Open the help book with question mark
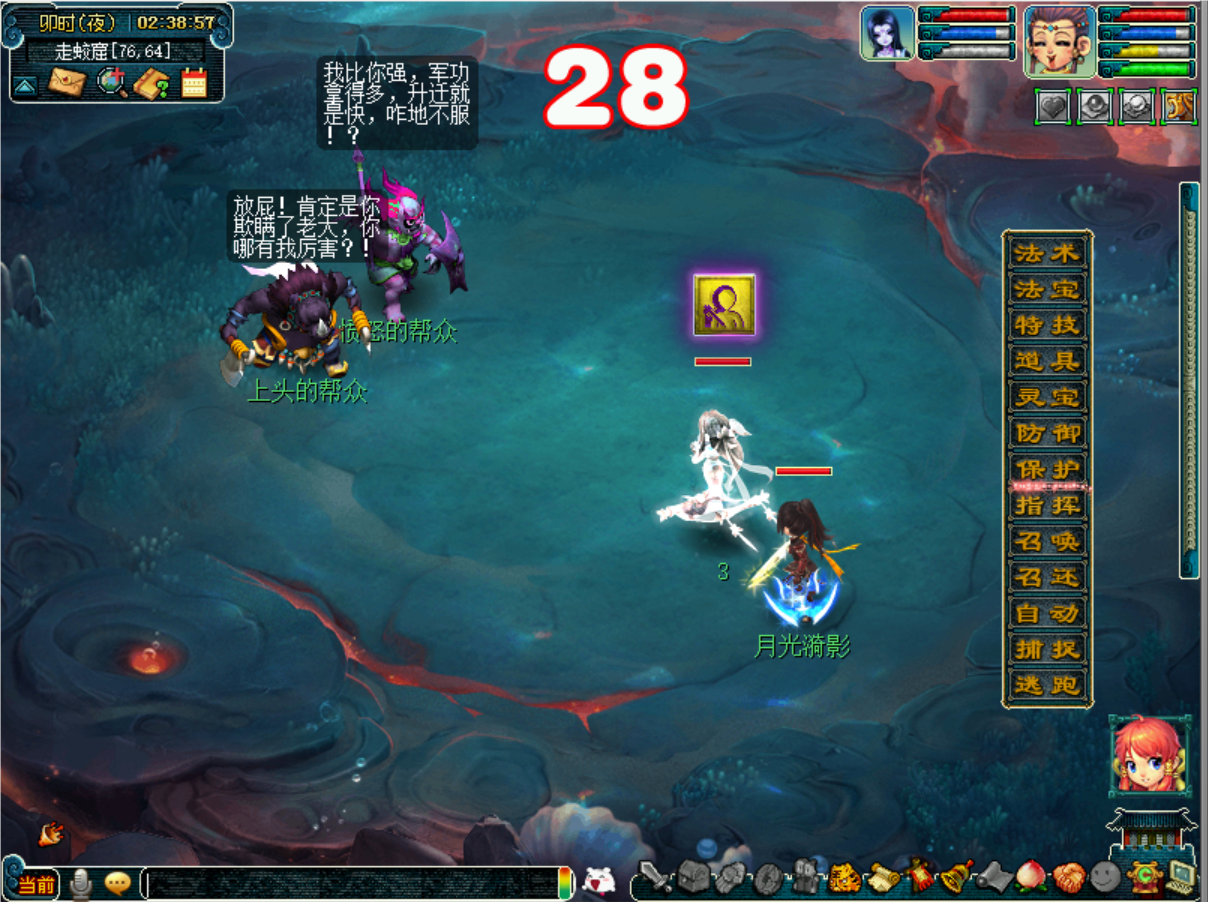The width and height of the screenshot is (1208, 902). 152,83
